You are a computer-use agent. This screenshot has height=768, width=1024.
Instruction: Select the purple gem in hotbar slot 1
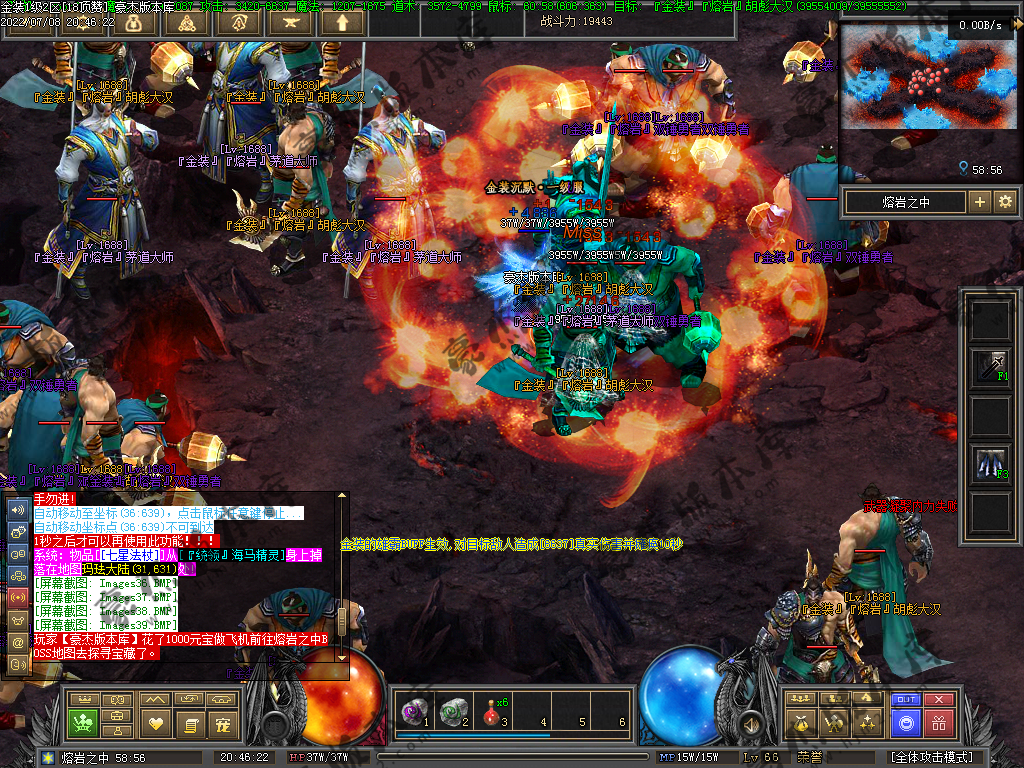click(410, 711)
